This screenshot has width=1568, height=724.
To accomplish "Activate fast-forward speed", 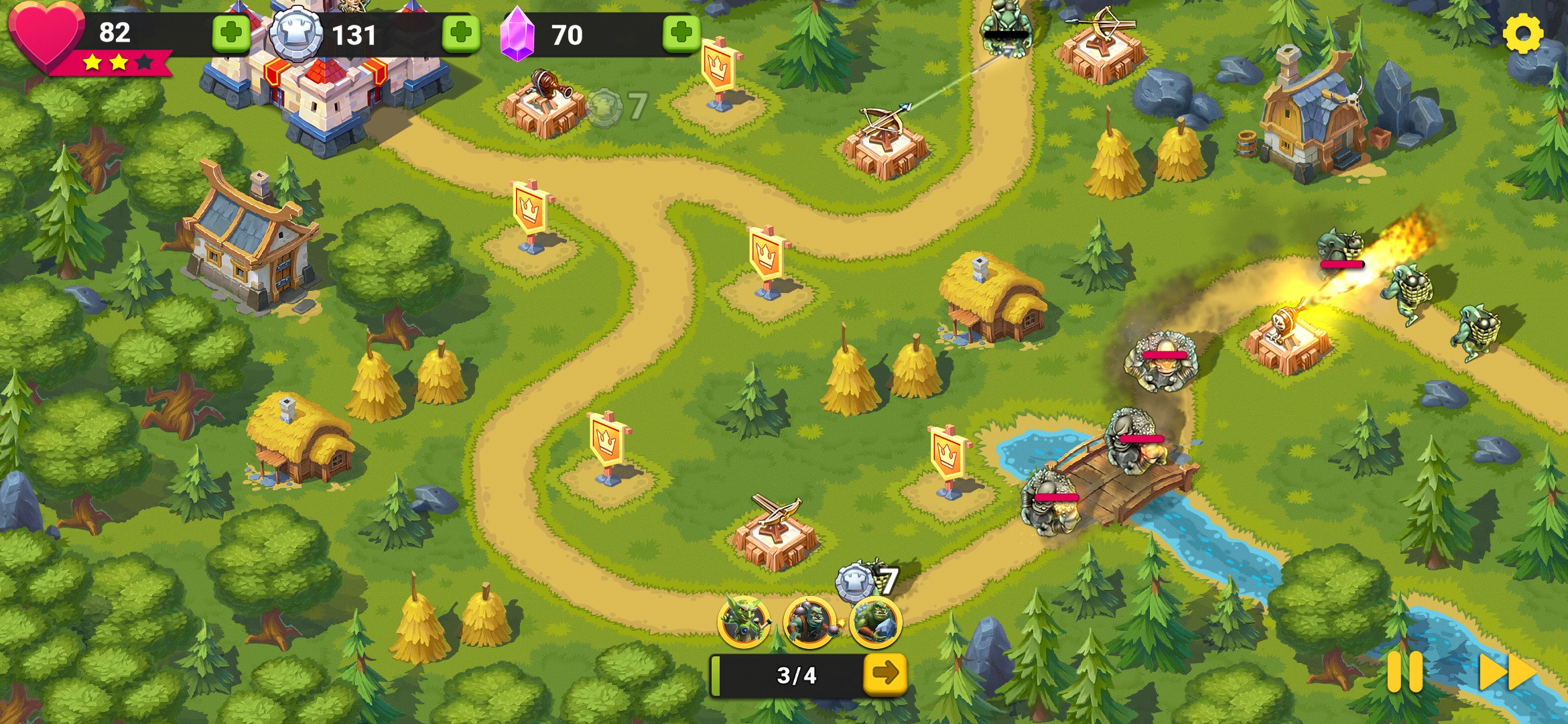I will click(x=1506, y=672).
